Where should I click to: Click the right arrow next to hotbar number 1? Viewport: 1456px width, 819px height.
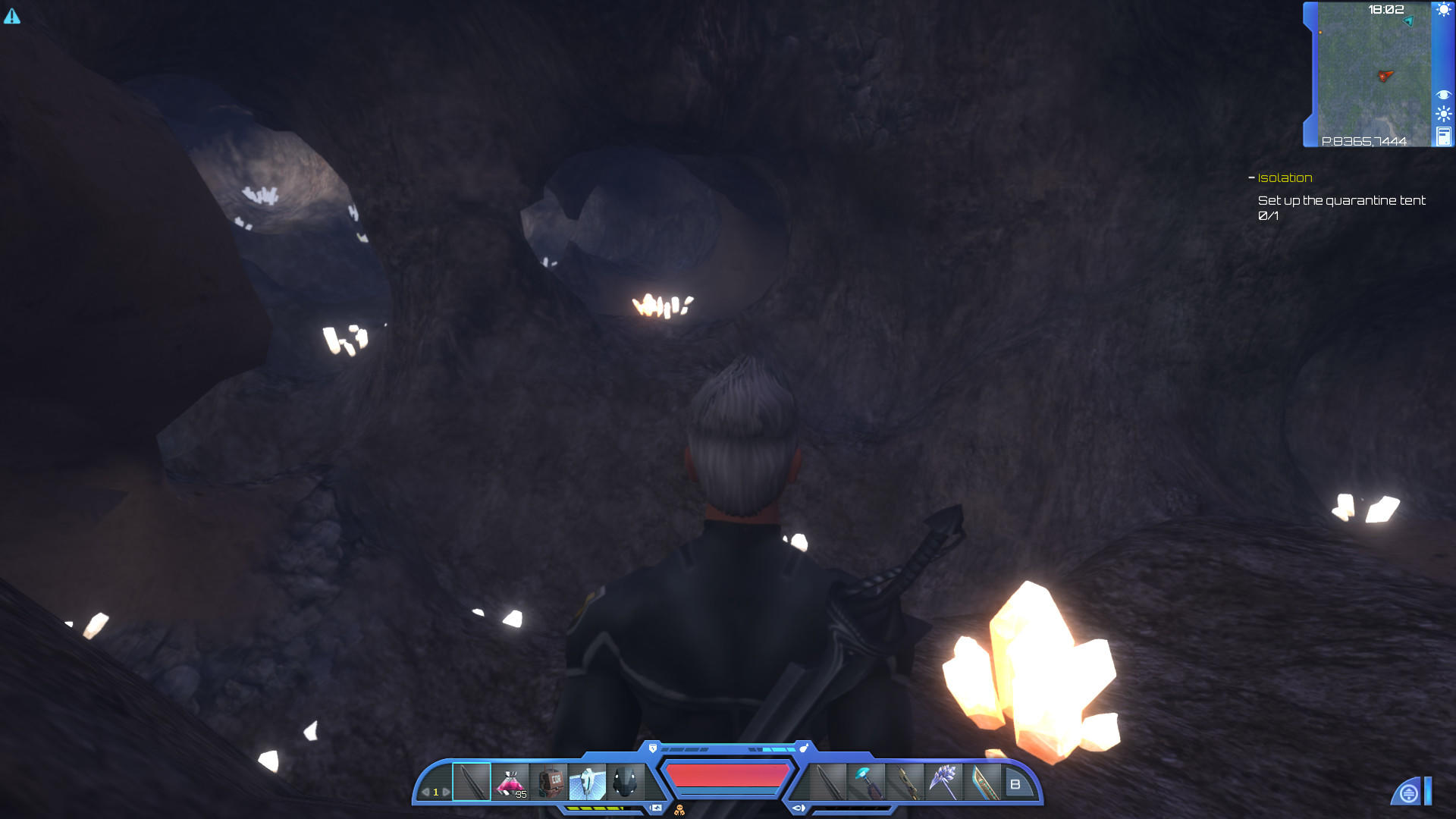[447, 791]
